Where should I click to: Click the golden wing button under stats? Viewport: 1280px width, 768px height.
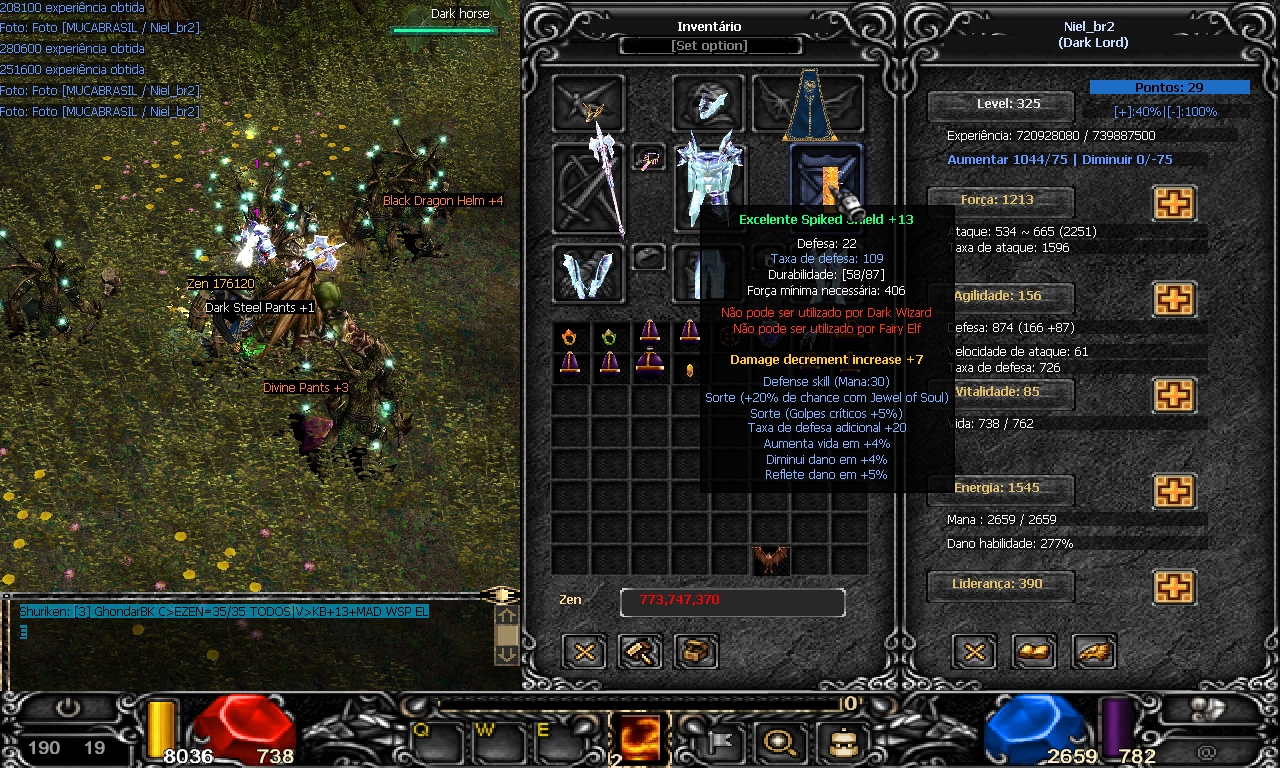tap(1094, 652)
